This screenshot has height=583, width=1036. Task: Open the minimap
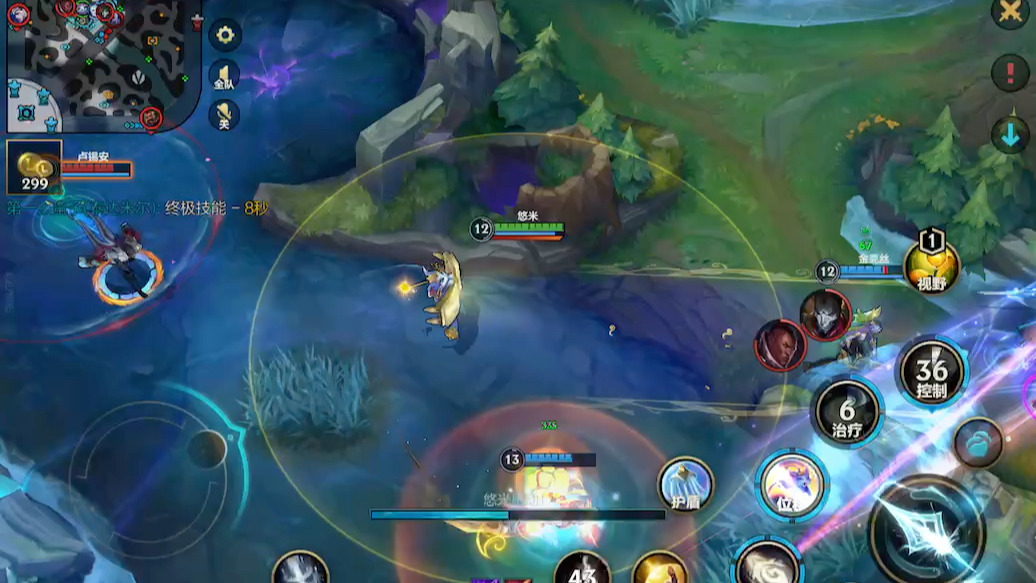point(100,65)
